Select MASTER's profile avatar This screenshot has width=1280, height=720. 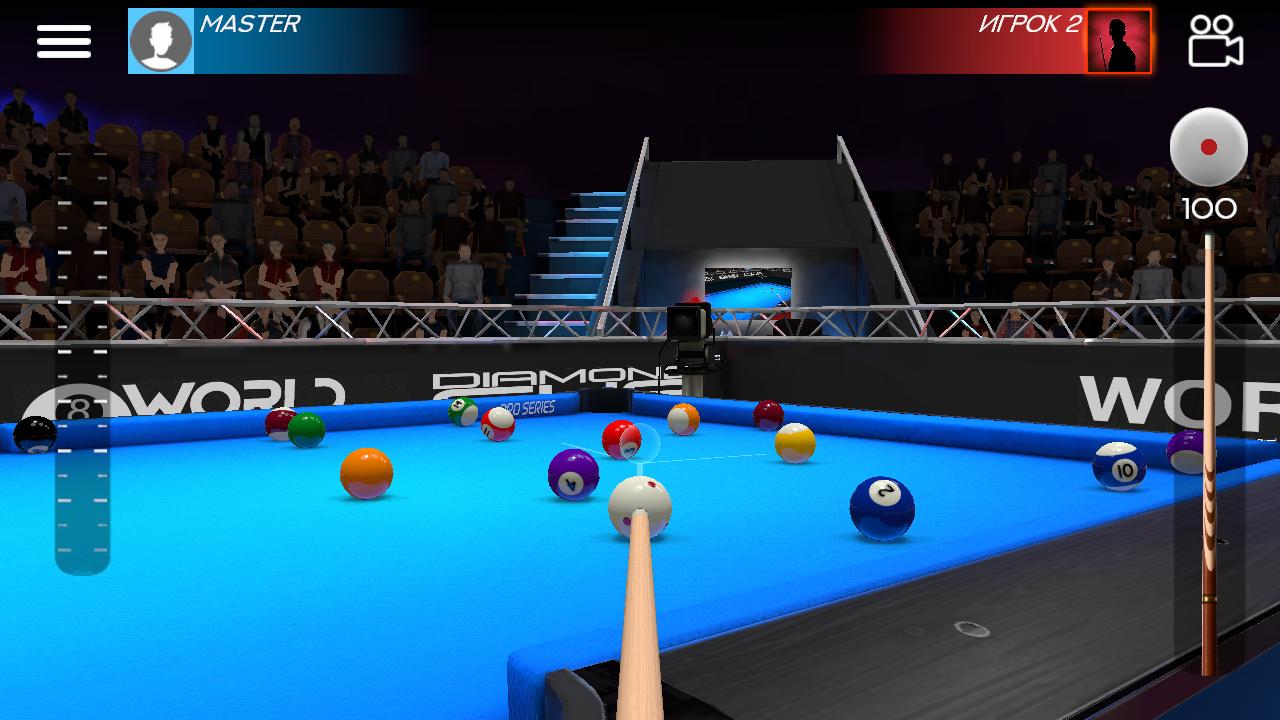162,41
